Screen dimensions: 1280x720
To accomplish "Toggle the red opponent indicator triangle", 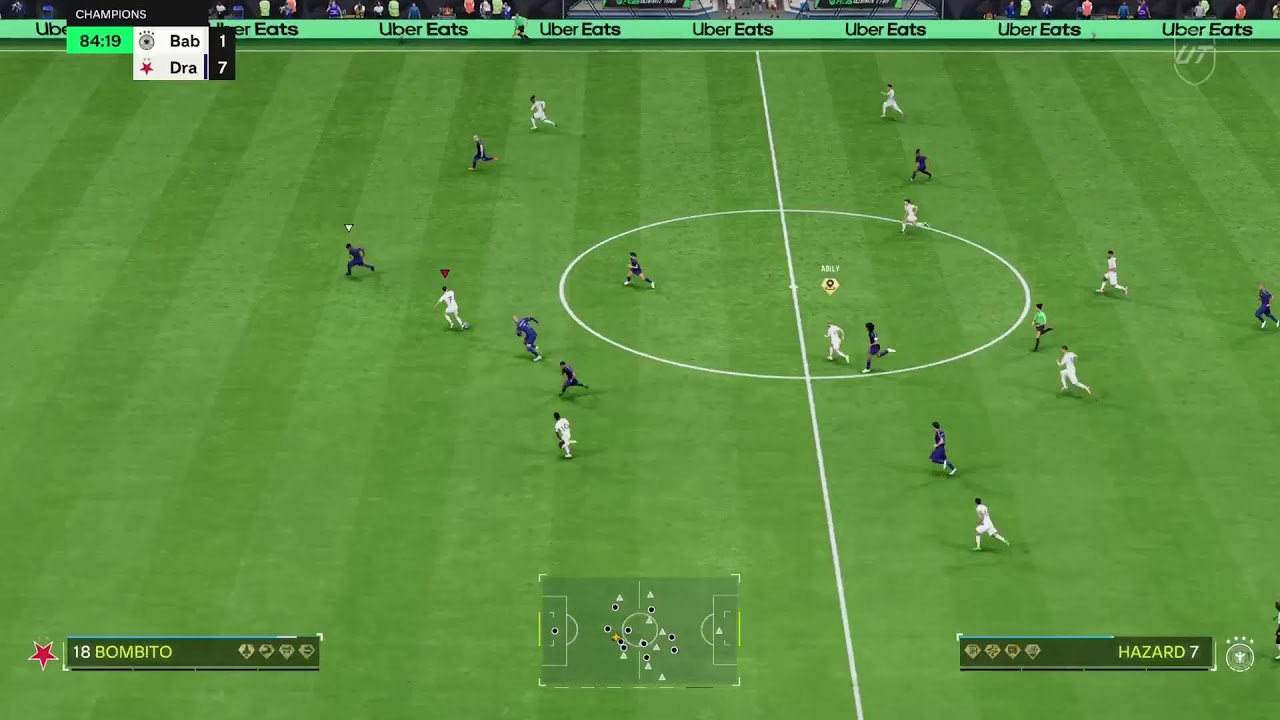I will pyautogui.click(x=445, y=272).
